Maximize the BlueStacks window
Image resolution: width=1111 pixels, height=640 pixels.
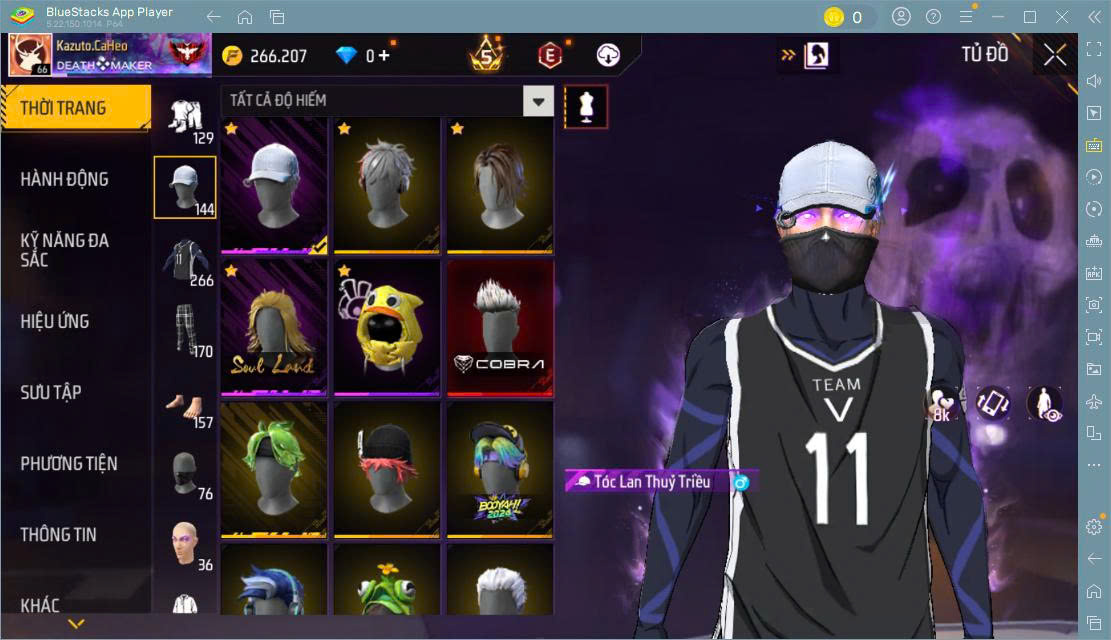(x=1029, y=17)
